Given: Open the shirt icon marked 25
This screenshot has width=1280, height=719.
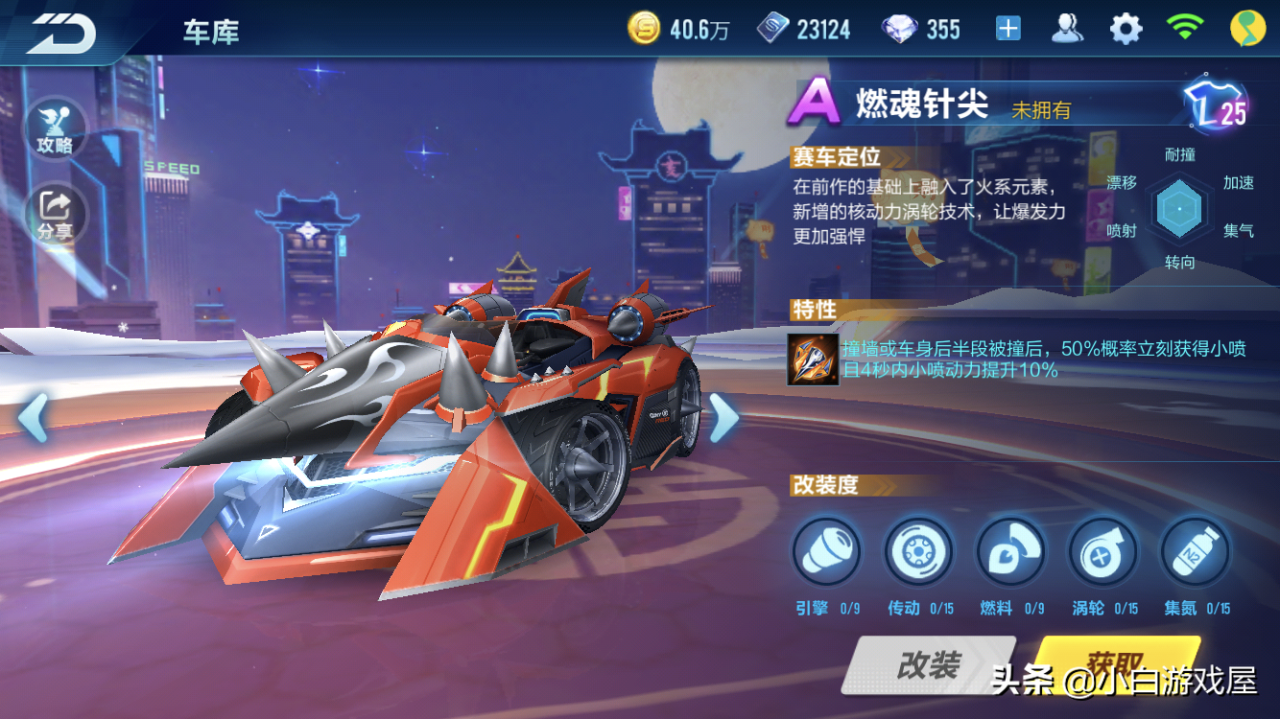Looking at the screenshot, I should pos(1214,106).
